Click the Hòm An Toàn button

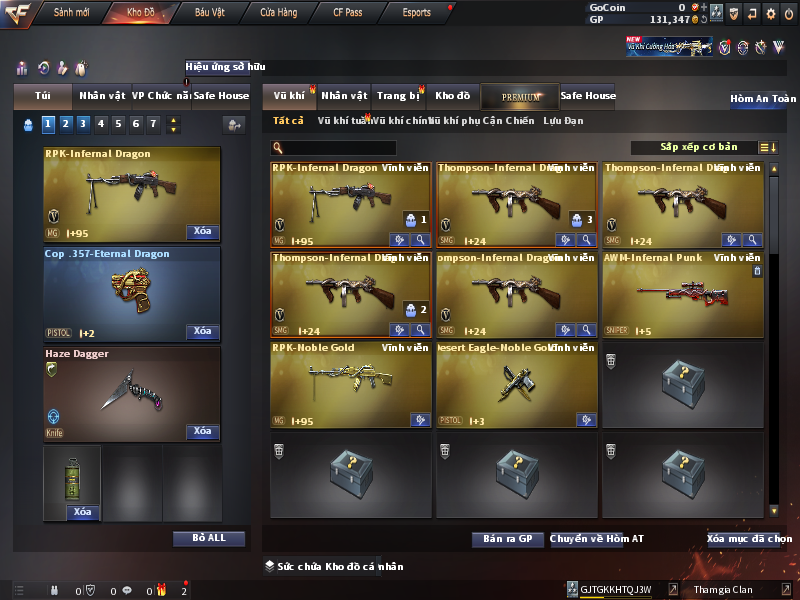tap(763, 99)
